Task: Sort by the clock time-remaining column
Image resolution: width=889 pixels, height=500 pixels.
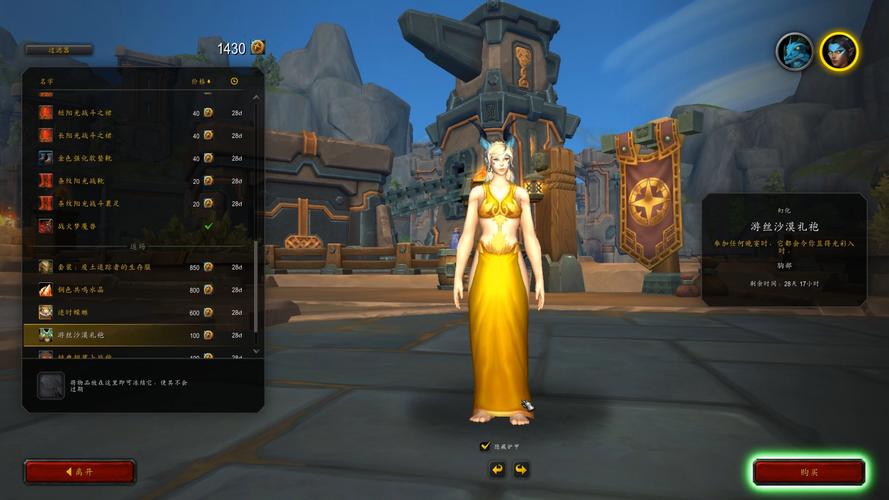Action: click(234, 81)
